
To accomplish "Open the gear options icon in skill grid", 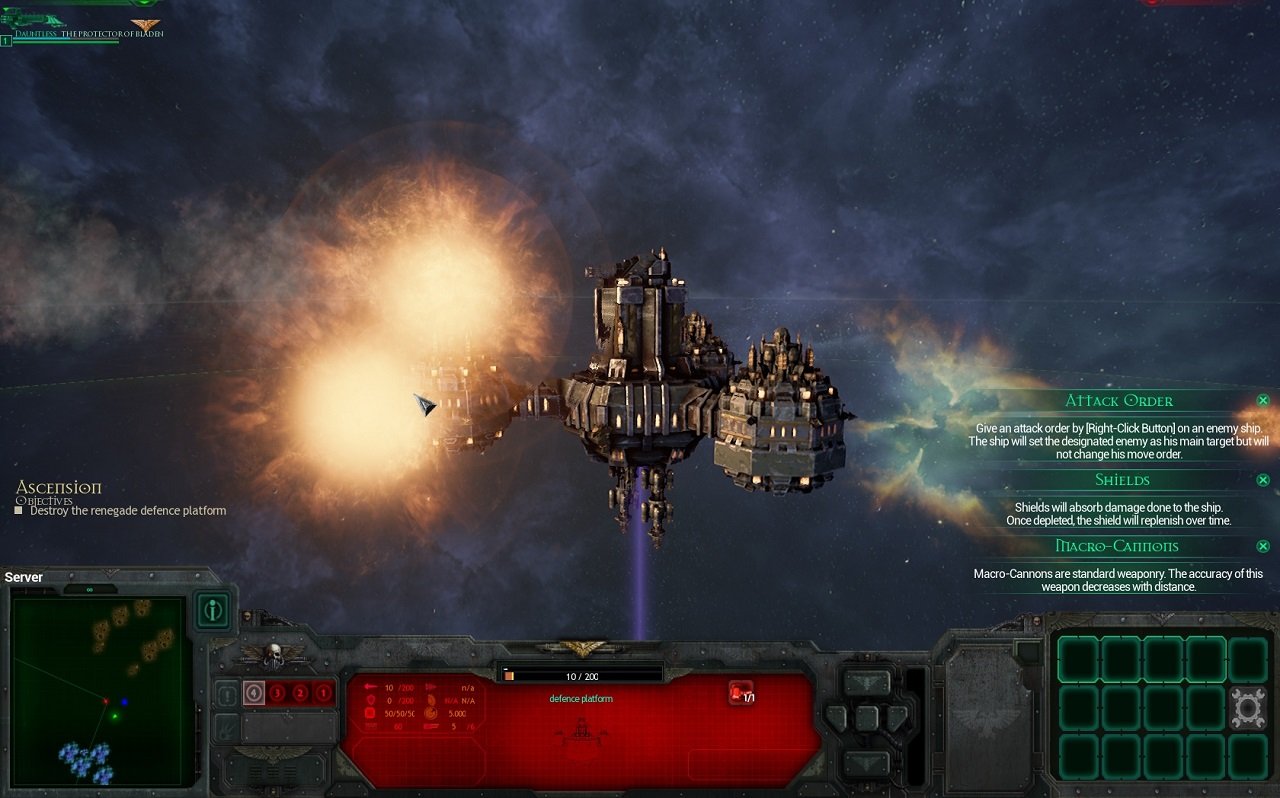I will (x=1248, y=706).
